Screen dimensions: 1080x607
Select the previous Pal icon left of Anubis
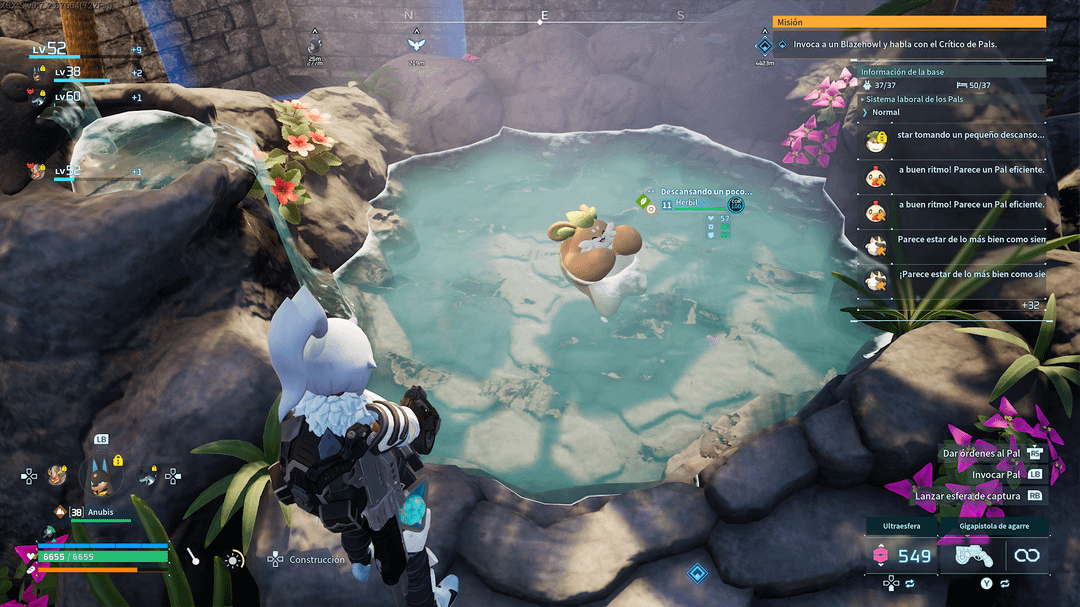point(57,474)
